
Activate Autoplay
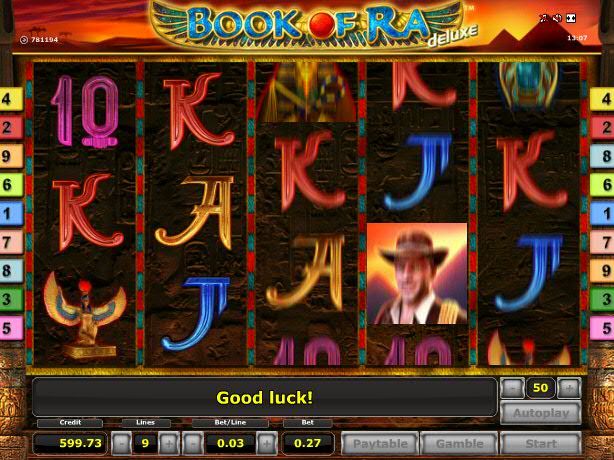point(540,413)
